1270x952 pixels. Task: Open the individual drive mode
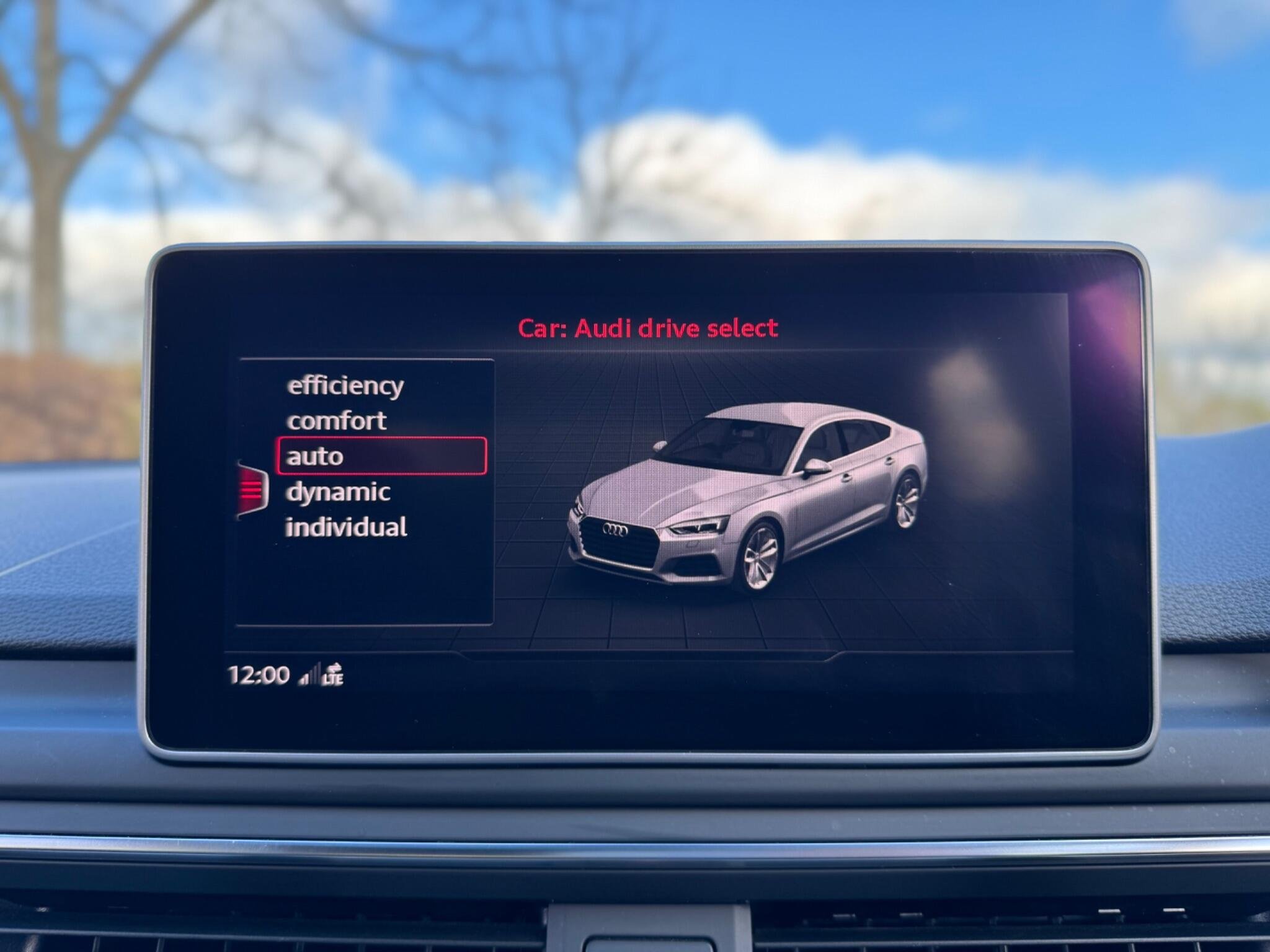coord(346,527)
